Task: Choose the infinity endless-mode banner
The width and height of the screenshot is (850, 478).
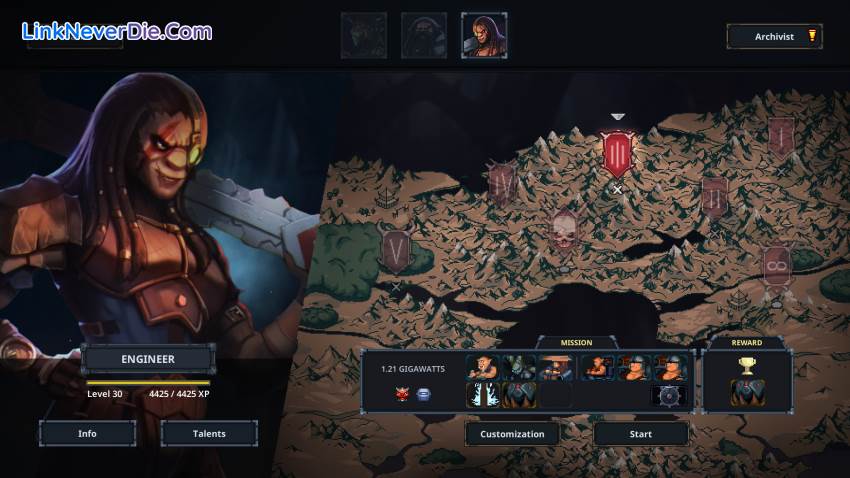Action: tap(776, 266)
